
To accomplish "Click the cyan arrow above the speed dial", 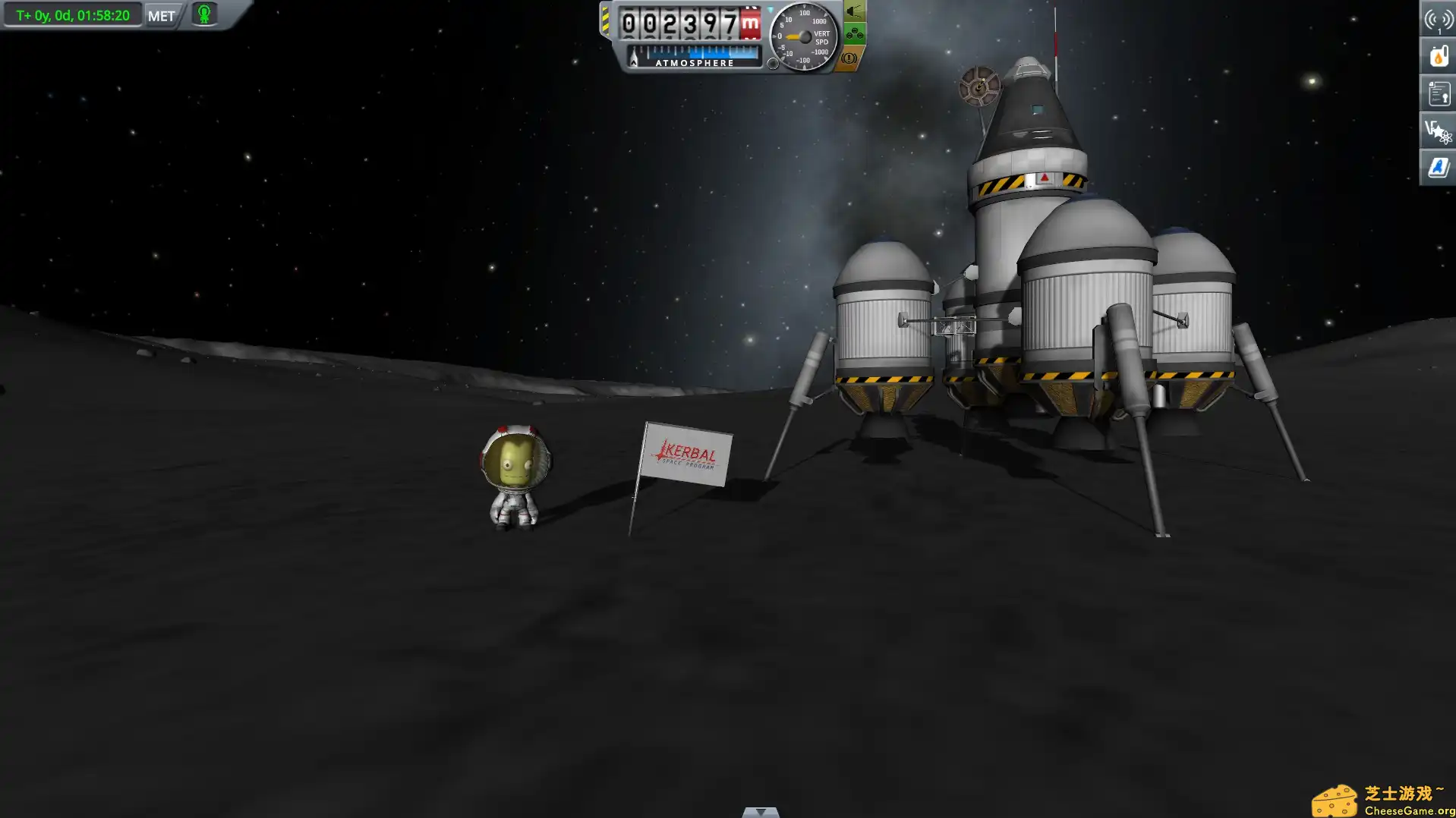I will [770, 8].
